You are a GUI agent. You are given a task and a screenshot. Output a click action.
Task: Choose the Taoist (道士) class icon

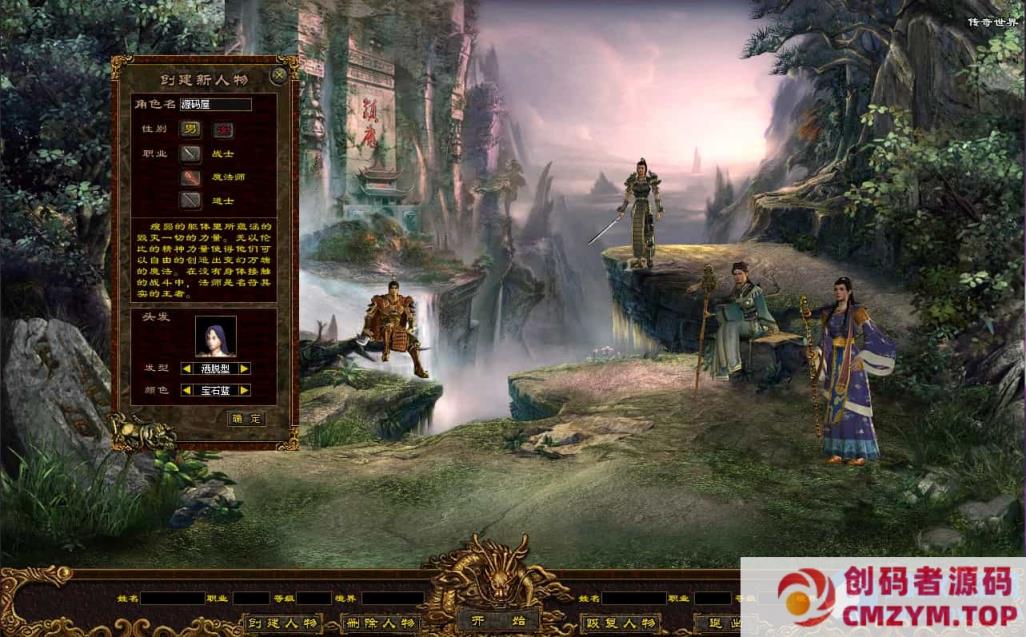click(190, 200)
